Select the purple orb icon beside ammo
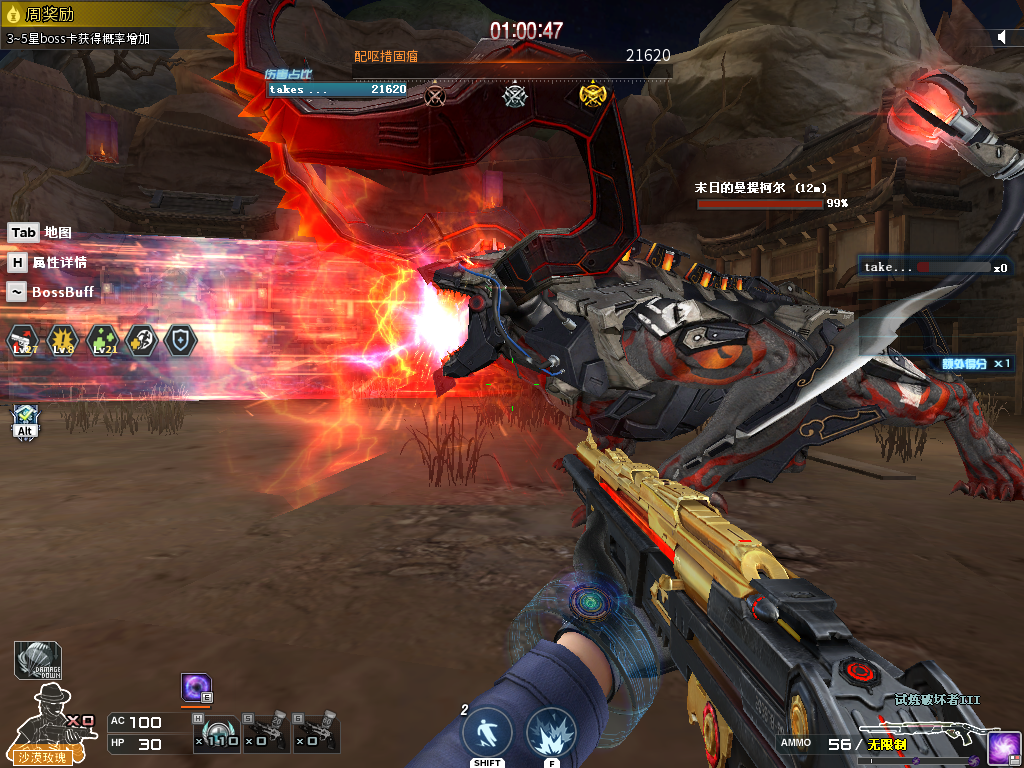This screenshot has width=1024, height=768. (x=1003, y=747)
